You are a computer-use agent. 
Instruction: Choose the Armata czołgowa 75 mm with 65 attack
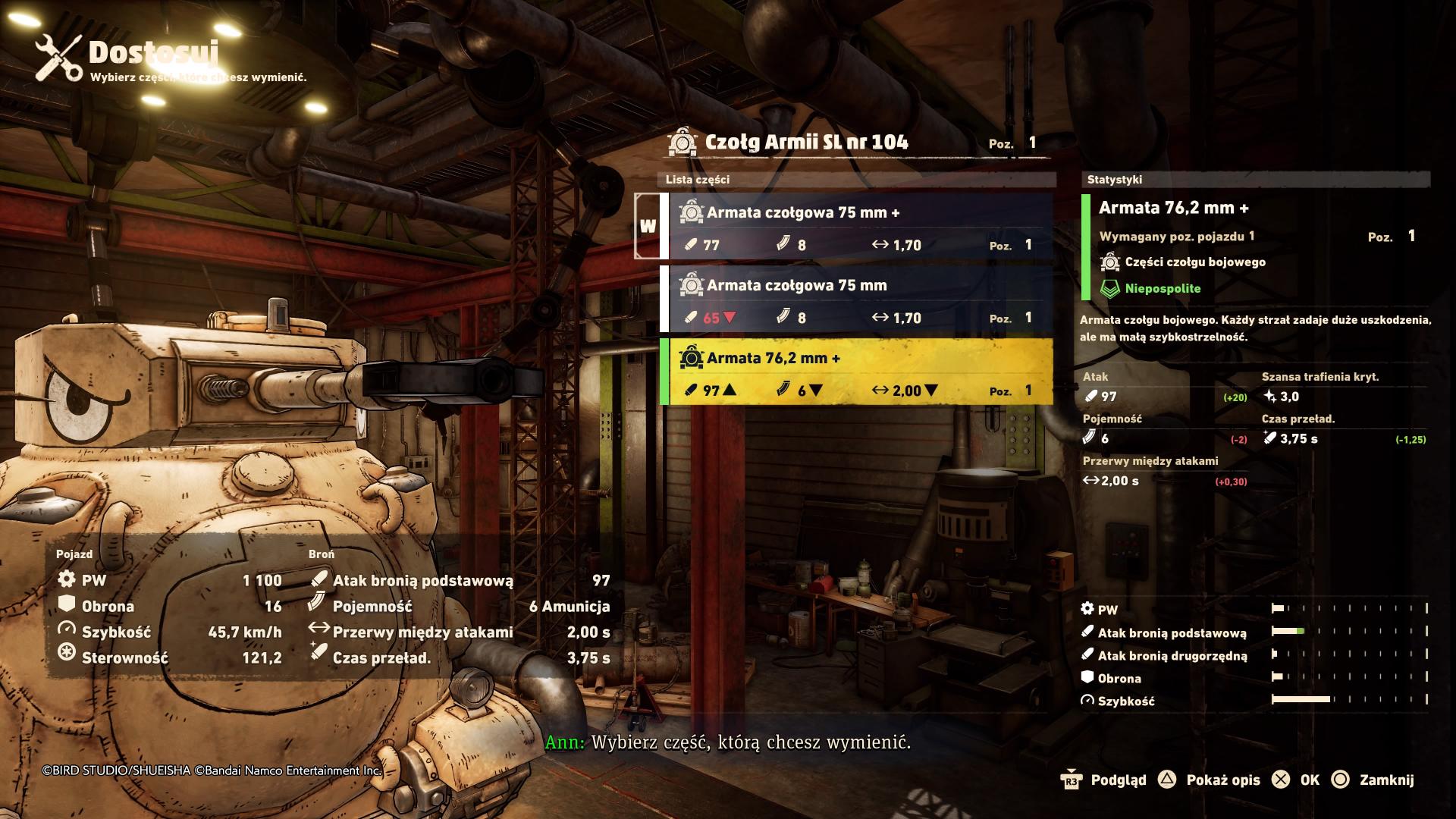857,300
